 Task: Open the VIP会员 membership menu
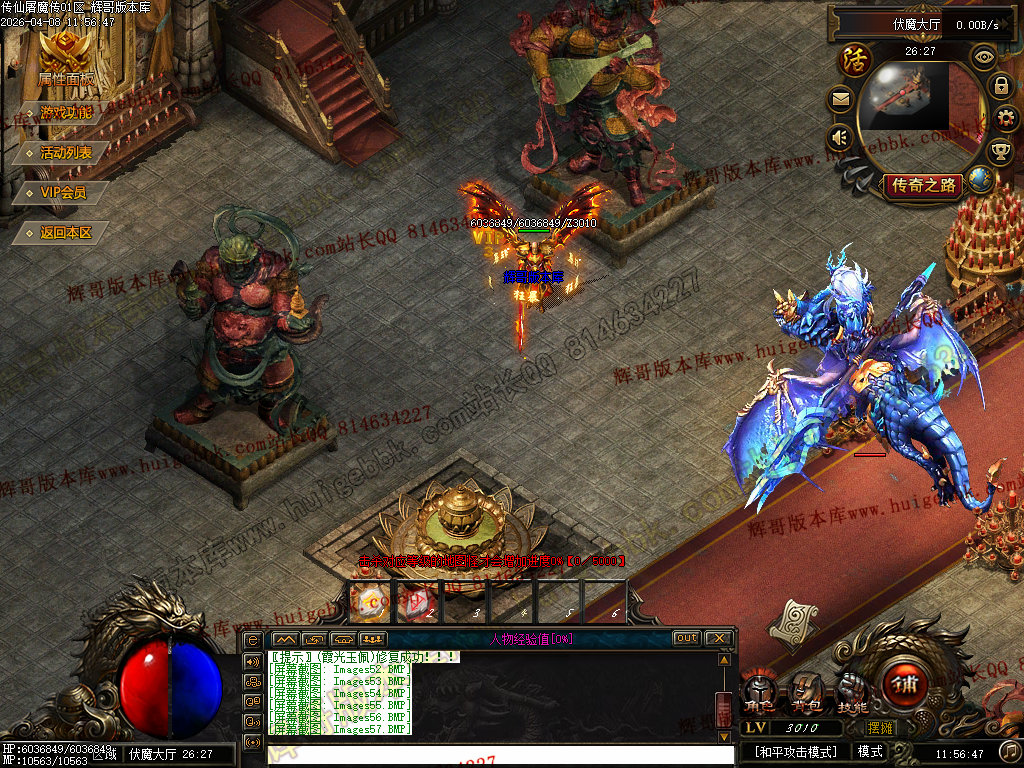[x=63, y=192]
